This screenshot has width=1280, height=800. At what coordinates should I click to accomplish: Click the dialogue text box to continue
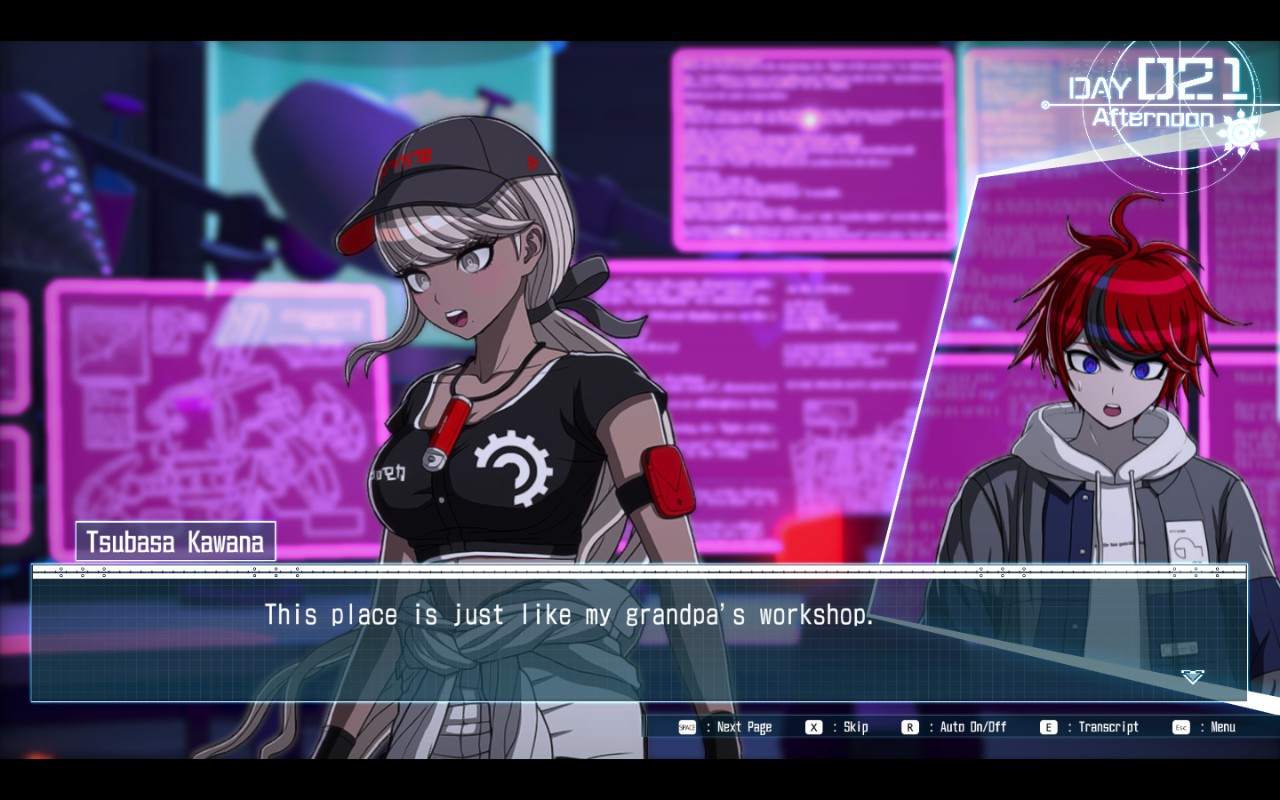pos(638,640)
